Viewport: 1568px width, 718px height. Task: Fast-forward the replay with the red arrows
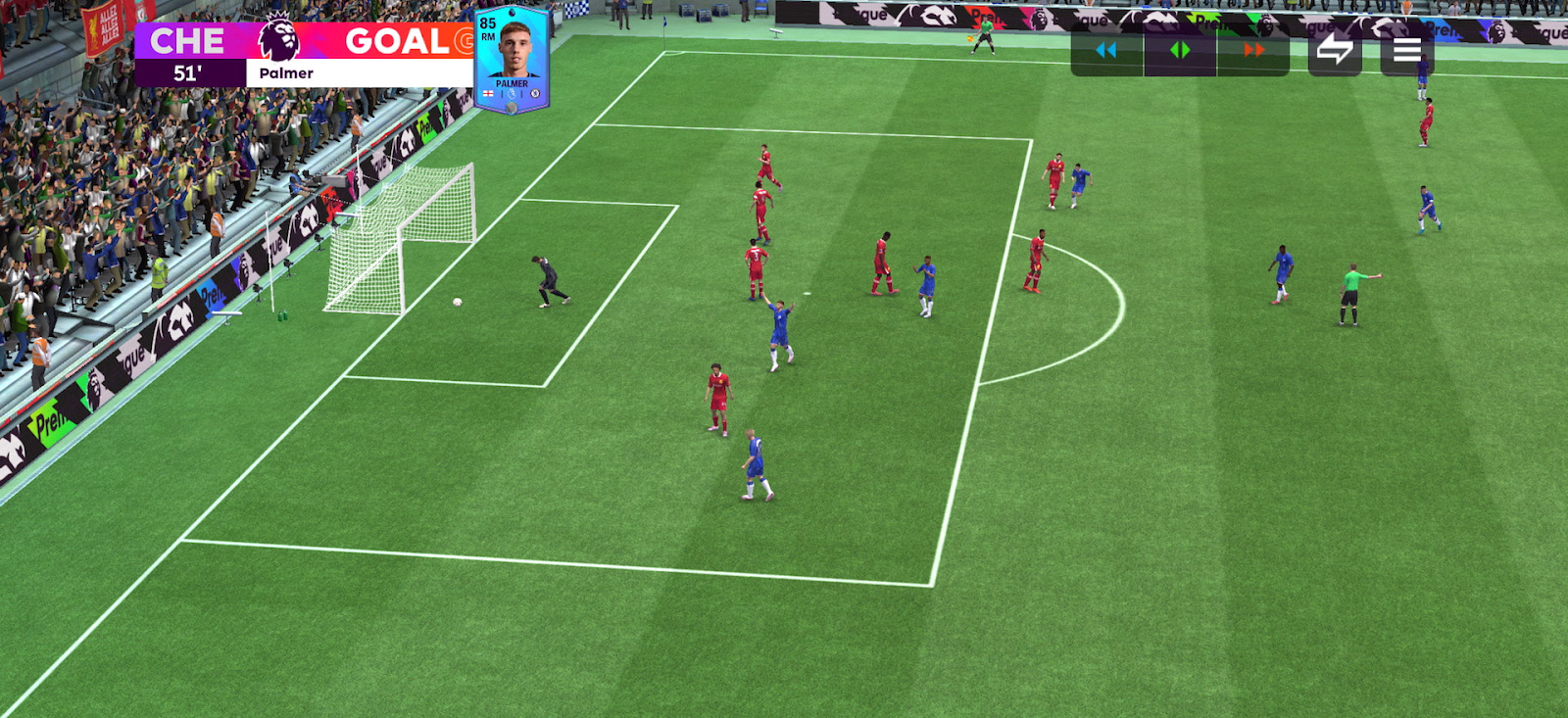click(1253, 51)
